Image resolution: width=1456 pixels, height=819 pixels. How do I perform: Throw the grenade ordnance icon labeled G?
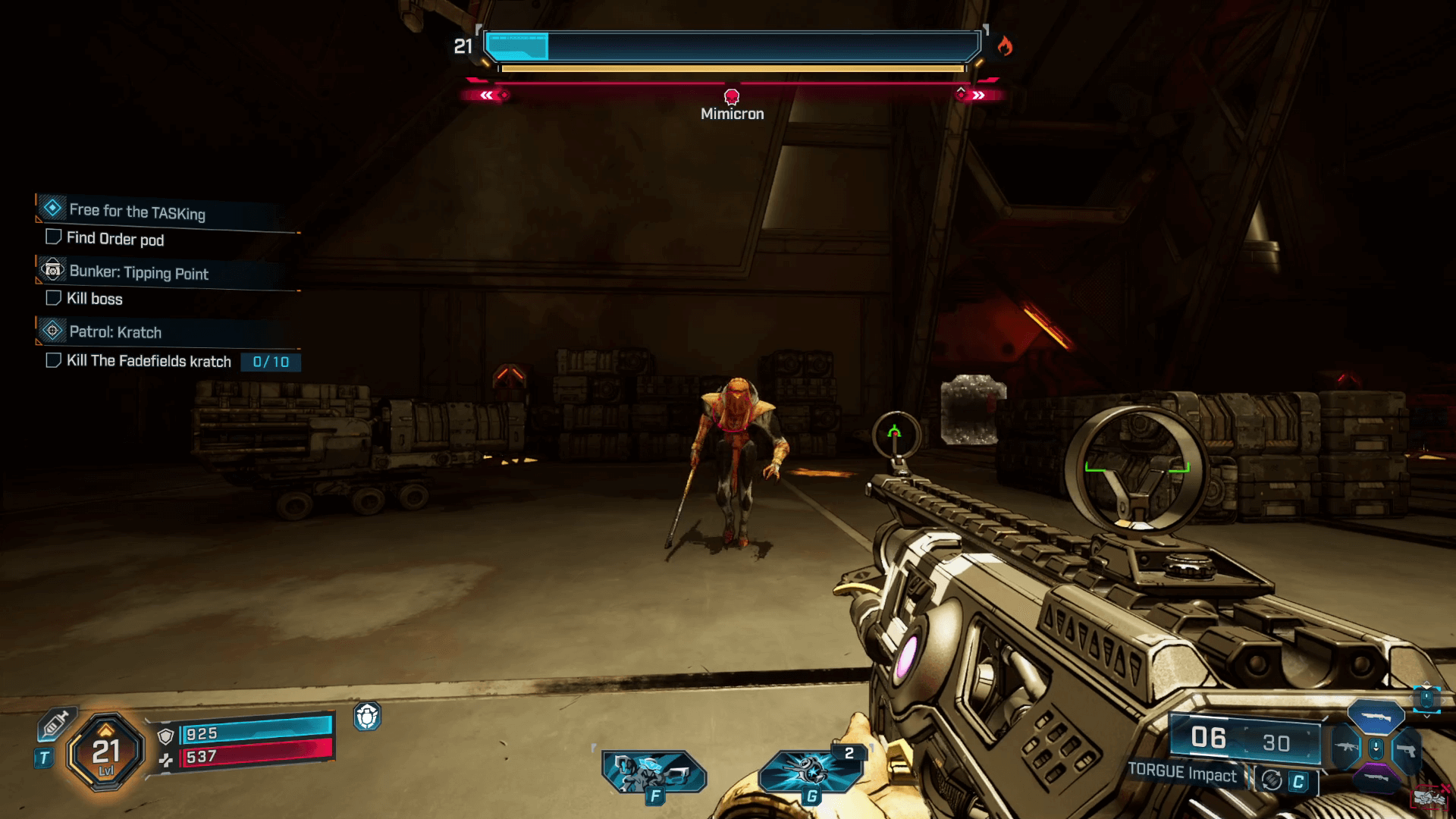coord(809,772)
